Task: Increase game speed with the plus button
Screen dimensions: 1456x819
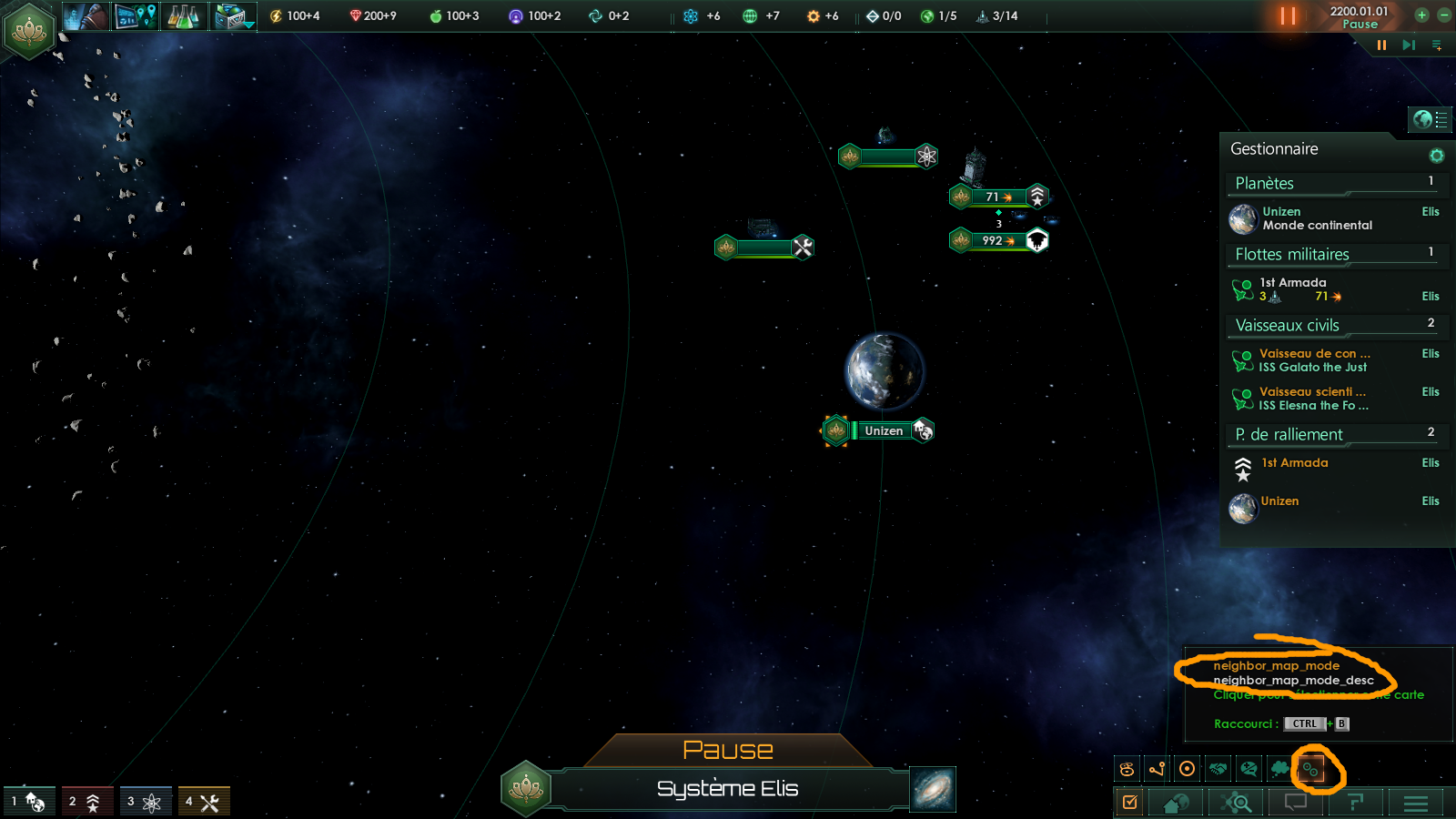Action: (x=1421, y=15)
